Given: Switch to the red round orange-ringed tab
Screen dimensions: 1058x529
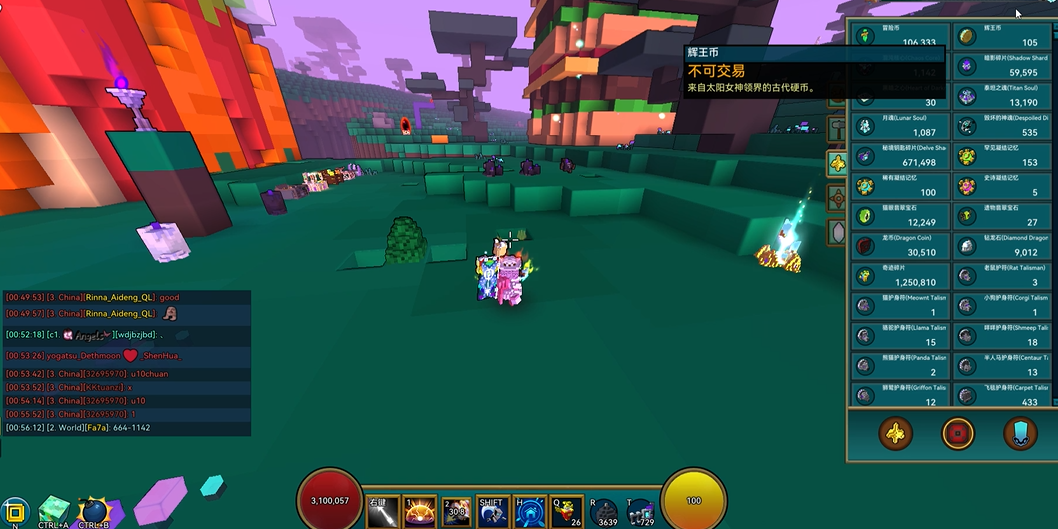Looking at the screenshot, I should click(957, 433).
